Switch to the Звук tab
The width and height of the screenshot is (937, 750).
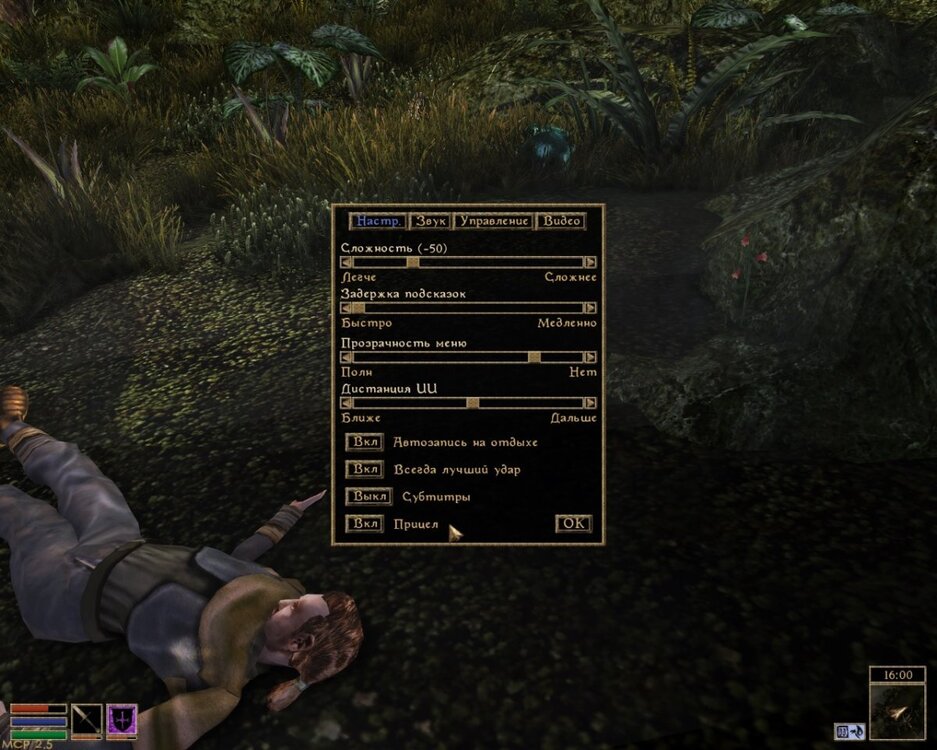[x=430, y=221]
